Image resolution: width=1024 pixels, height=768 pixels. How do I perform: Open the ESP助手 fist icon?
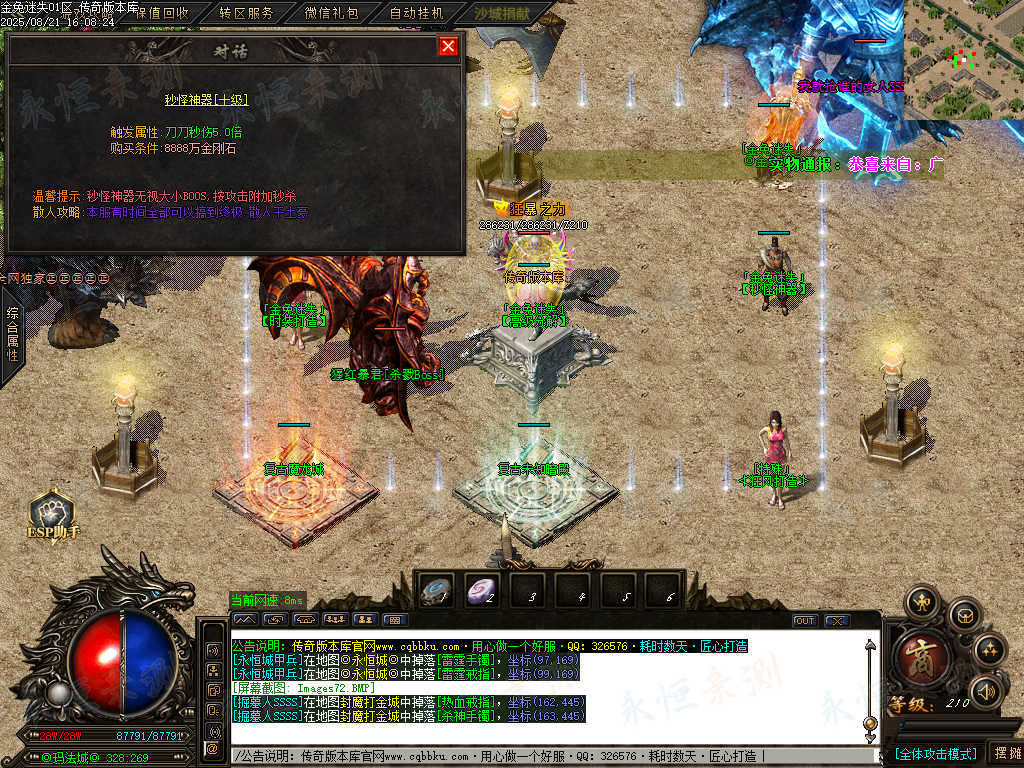(52, 511)
